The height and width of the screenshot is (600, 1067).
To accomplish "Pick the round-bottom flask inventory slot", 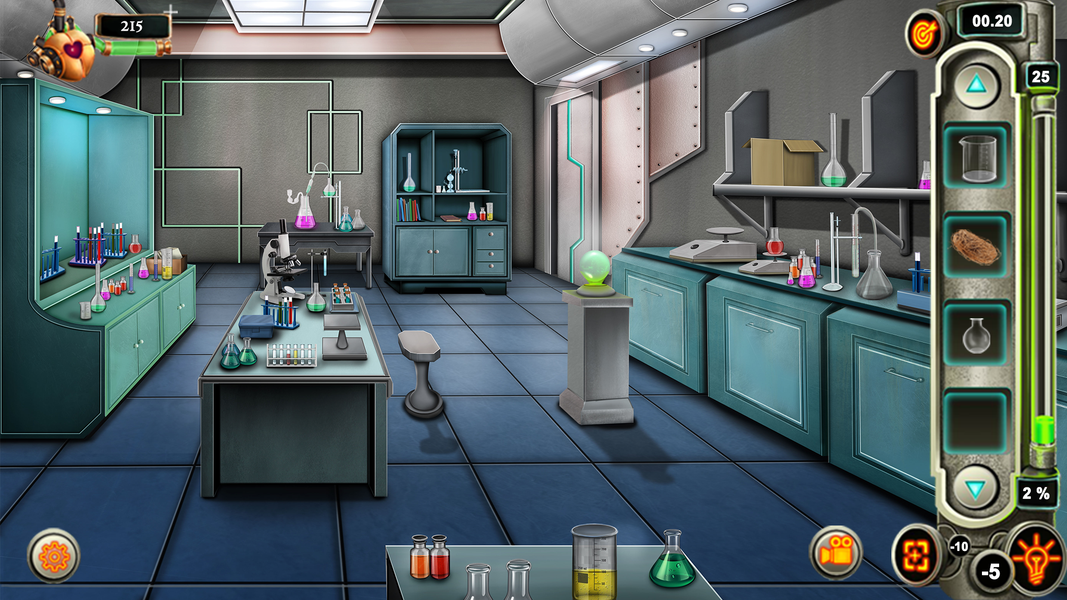I will (x=976, y=334).
